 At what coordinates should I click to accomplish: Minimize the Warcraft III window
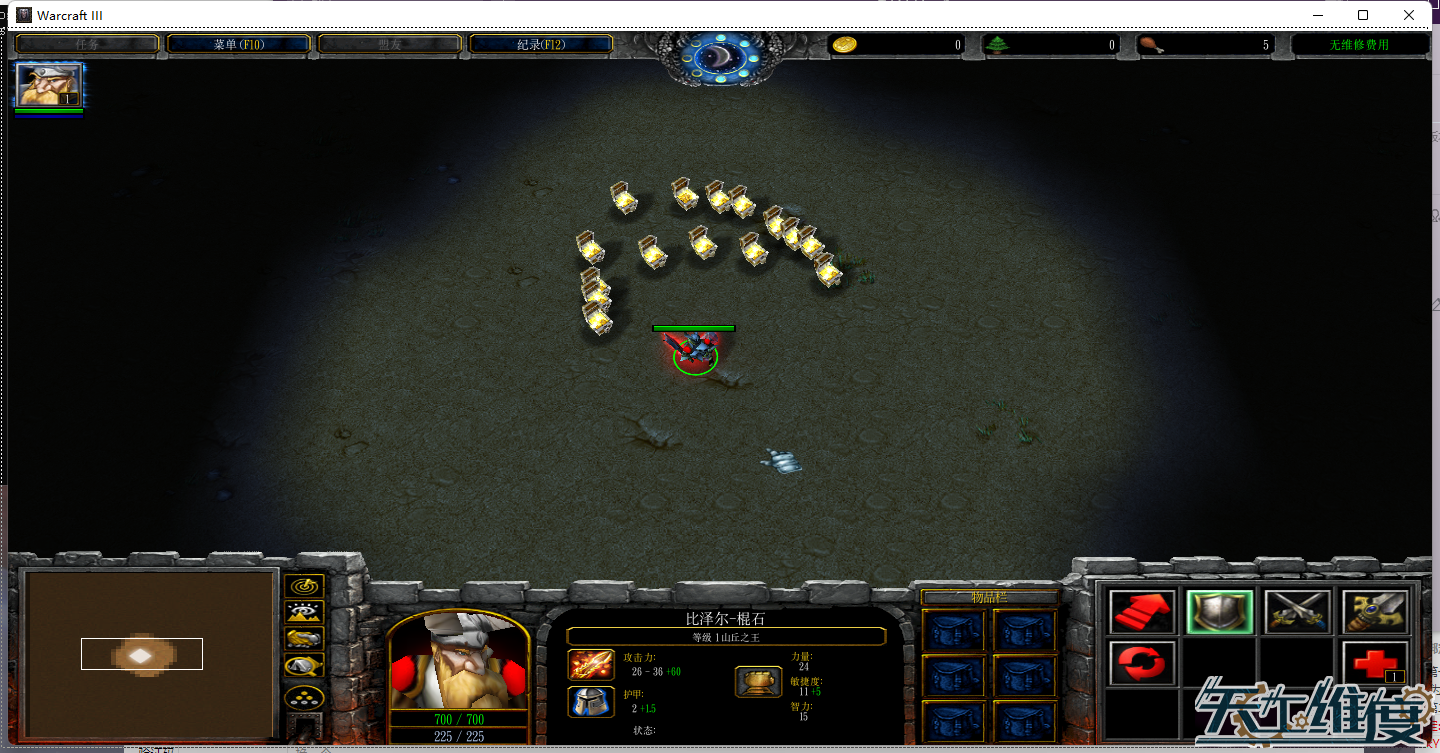point(1317,15)
